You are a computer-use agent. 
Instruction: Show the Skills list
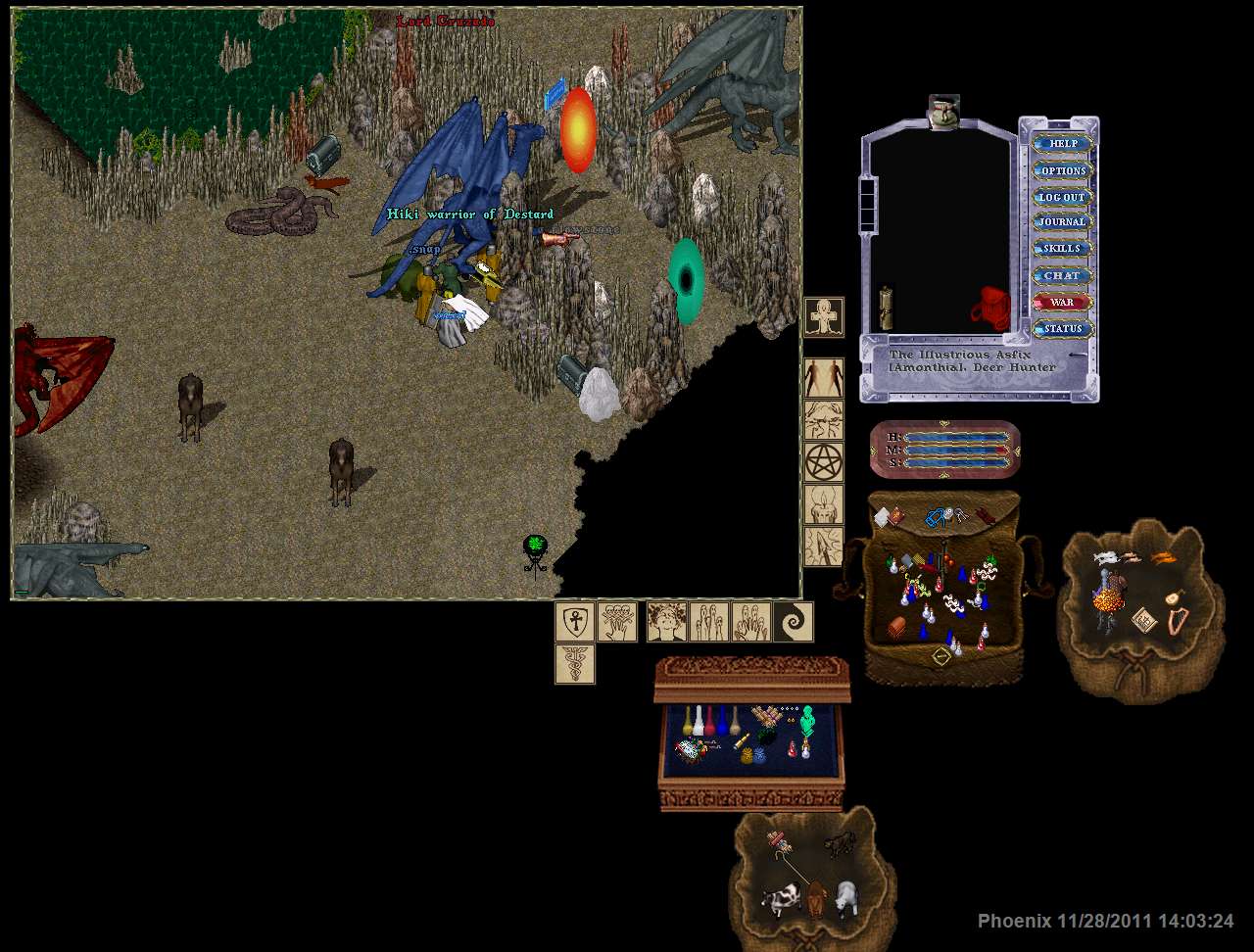coord(1063,249)
